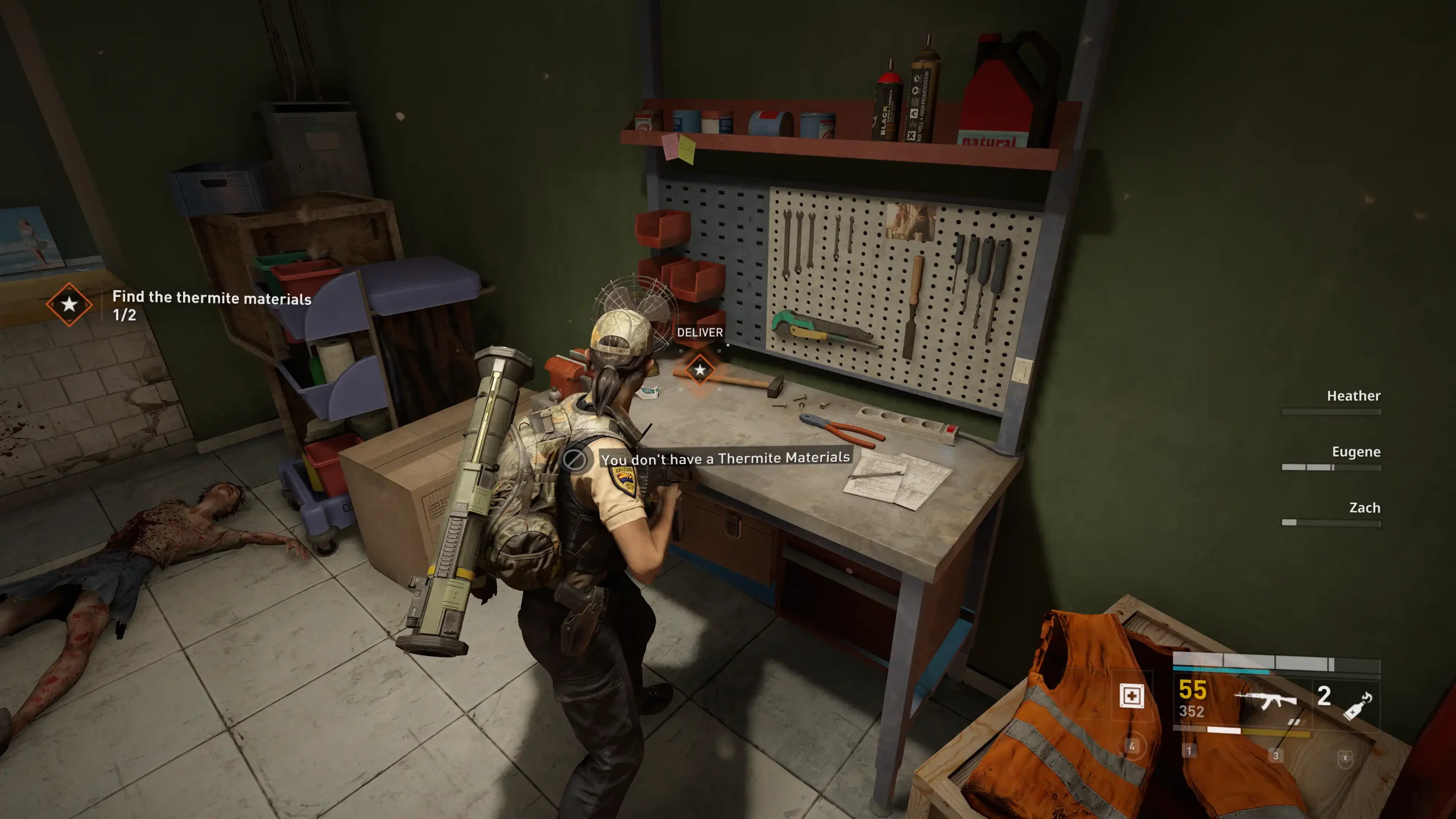This screenshot has height=819, width=1456.
Task: Select teammate Zach in the squad list
Action: click(x=1364, y=508)
